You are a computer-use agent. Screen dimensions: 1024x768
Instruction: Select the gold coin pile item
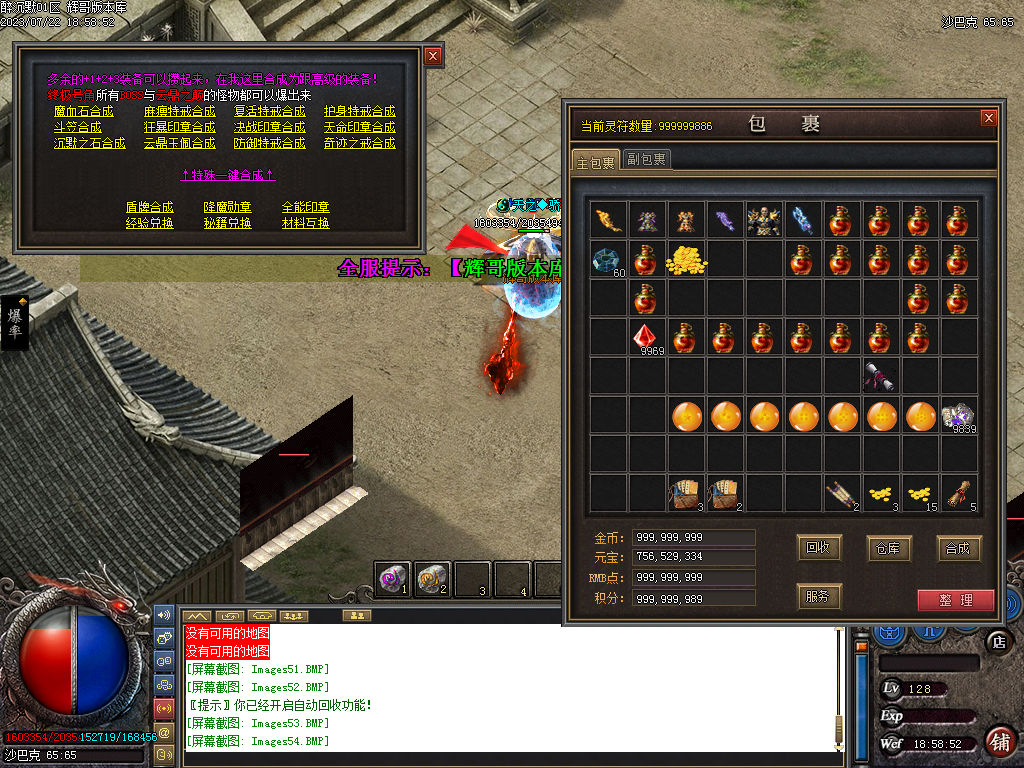[x=686, y=259]
